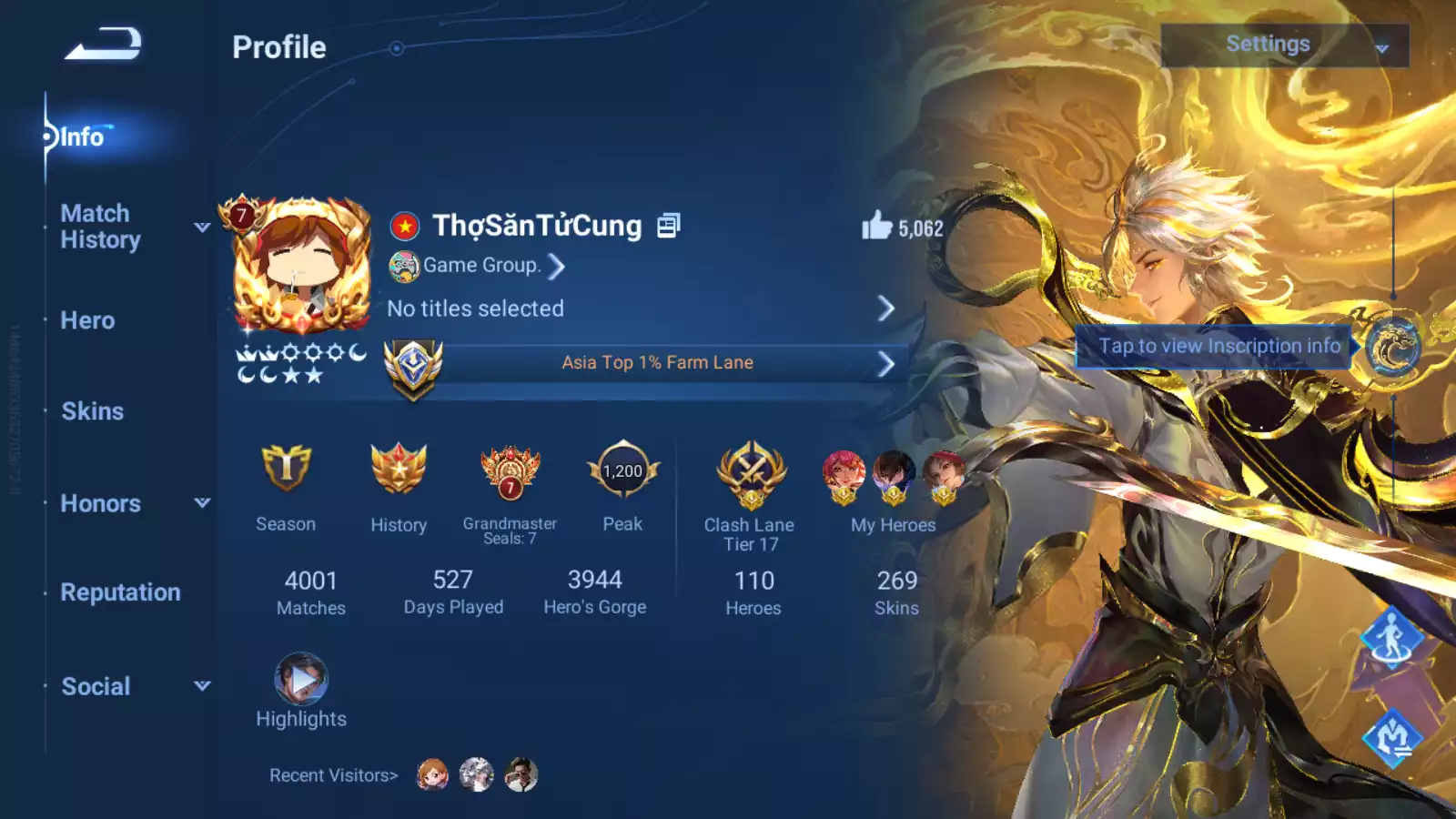This screenshot has width=1456, height=819.
Task: Click the dragon inscription icon on right edge
Action: [x=1390, y=347]
